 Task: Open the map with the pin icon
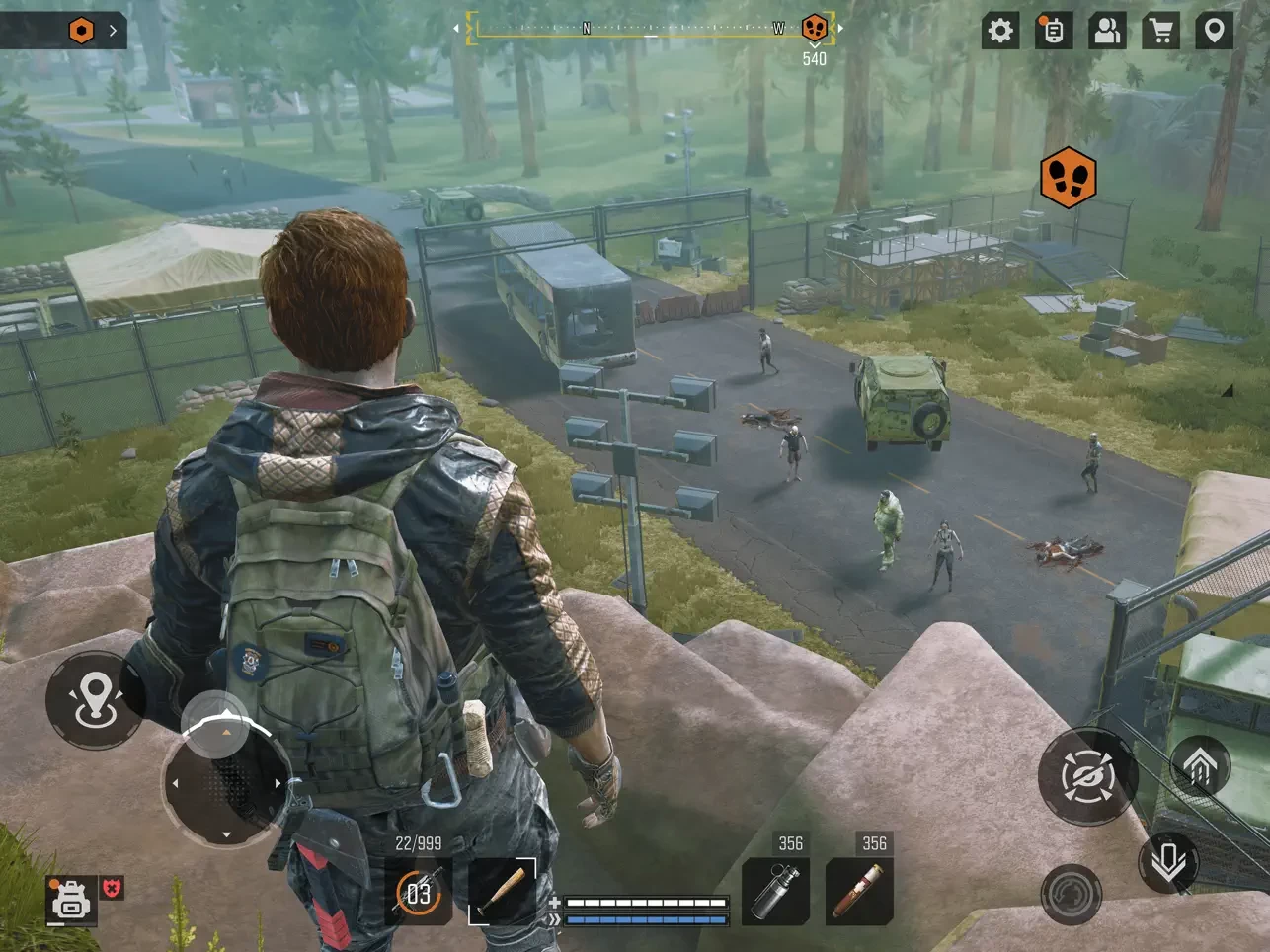(x=1214, y=31)
